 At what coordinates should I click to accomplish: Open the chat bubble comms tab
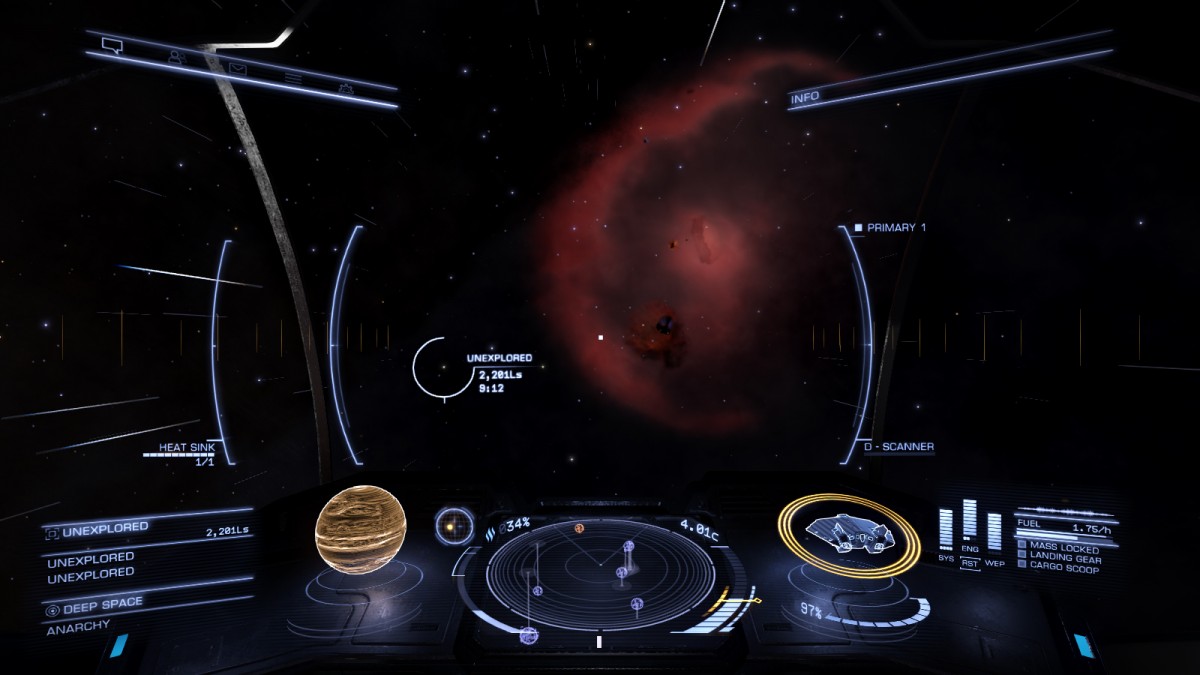click(111, 45)
